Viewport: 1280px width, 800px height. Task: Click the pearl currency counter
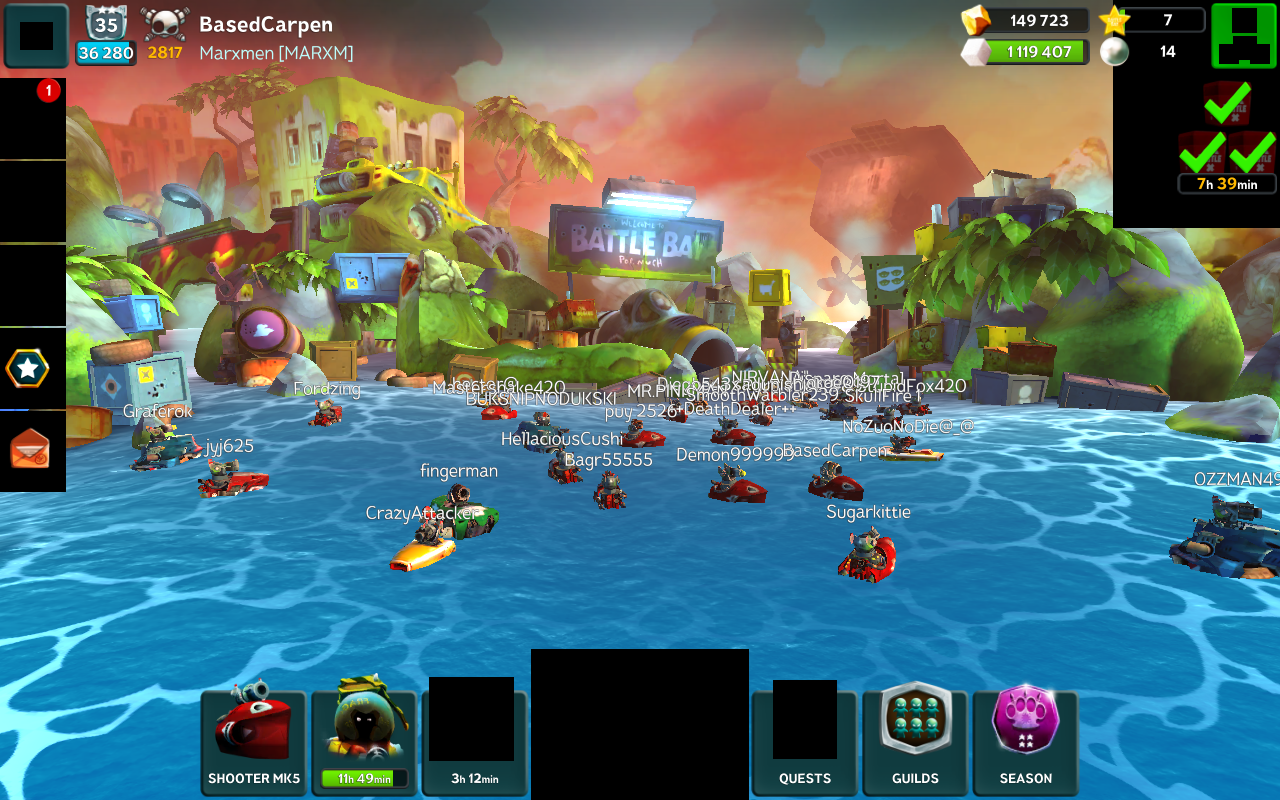pos(1150,52)
